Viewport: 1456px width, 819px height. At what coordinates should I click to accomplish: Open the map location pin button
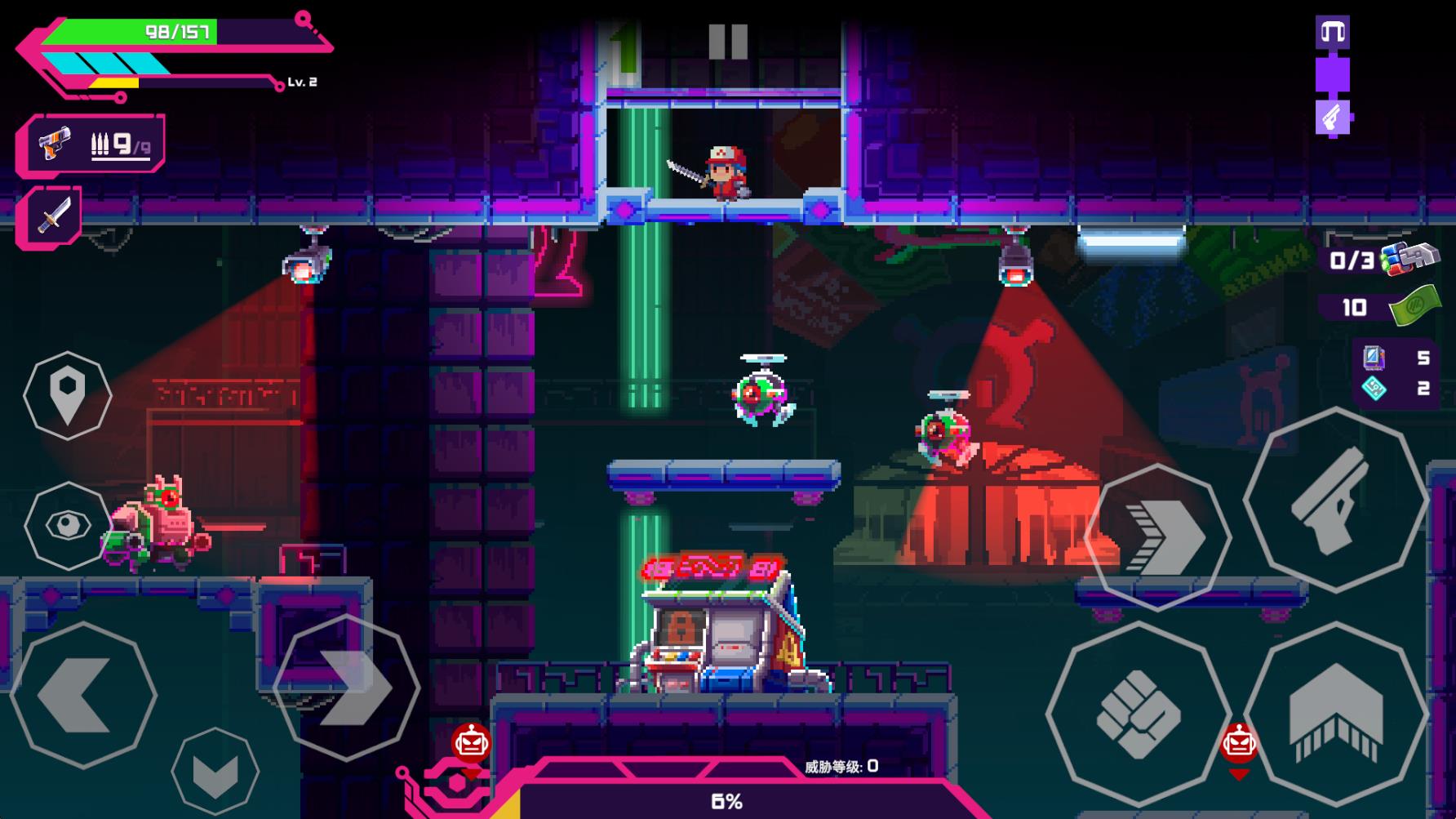point(68,395)
